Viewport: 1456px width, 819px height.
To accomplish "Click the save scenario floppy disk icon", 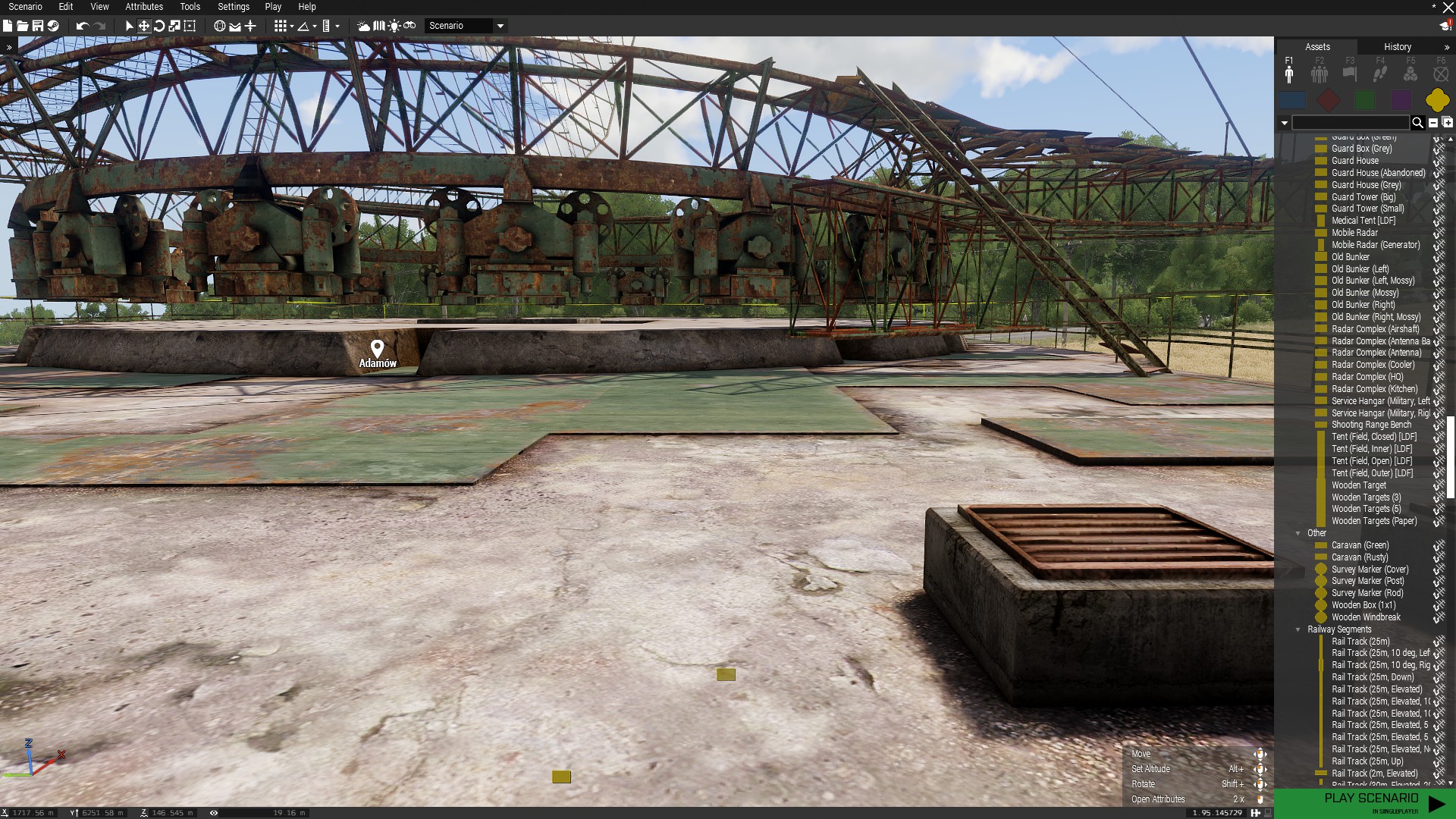I will tap(37, 26).
